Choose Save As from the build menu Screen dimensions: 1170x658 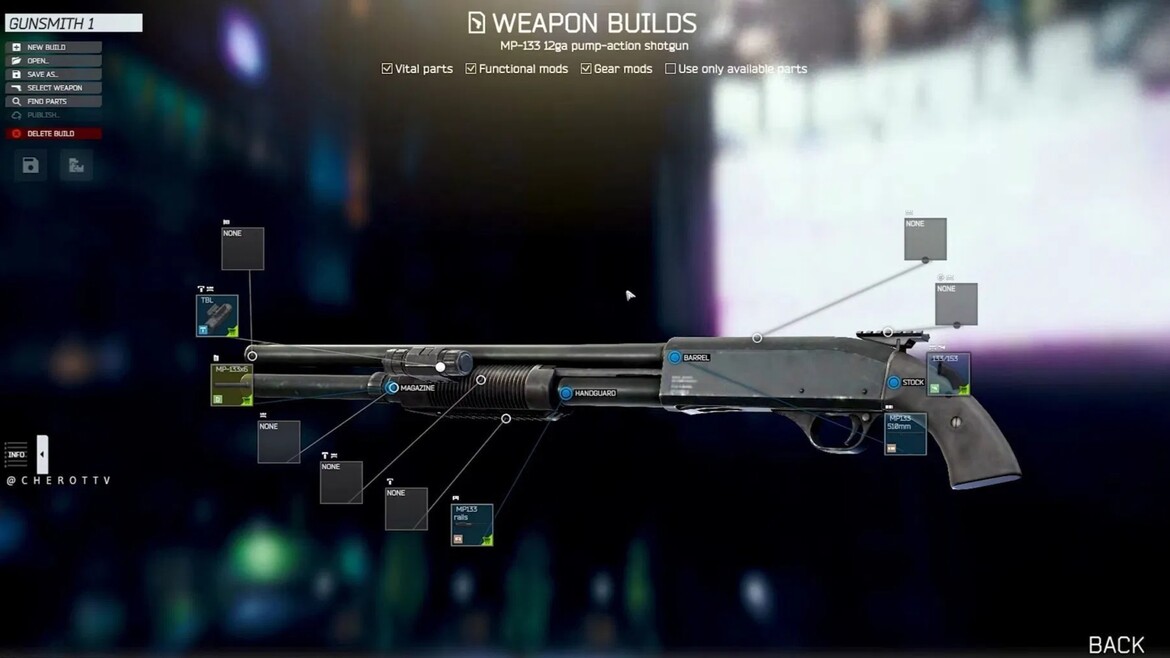pyautogui.click(x=53, y=74)
